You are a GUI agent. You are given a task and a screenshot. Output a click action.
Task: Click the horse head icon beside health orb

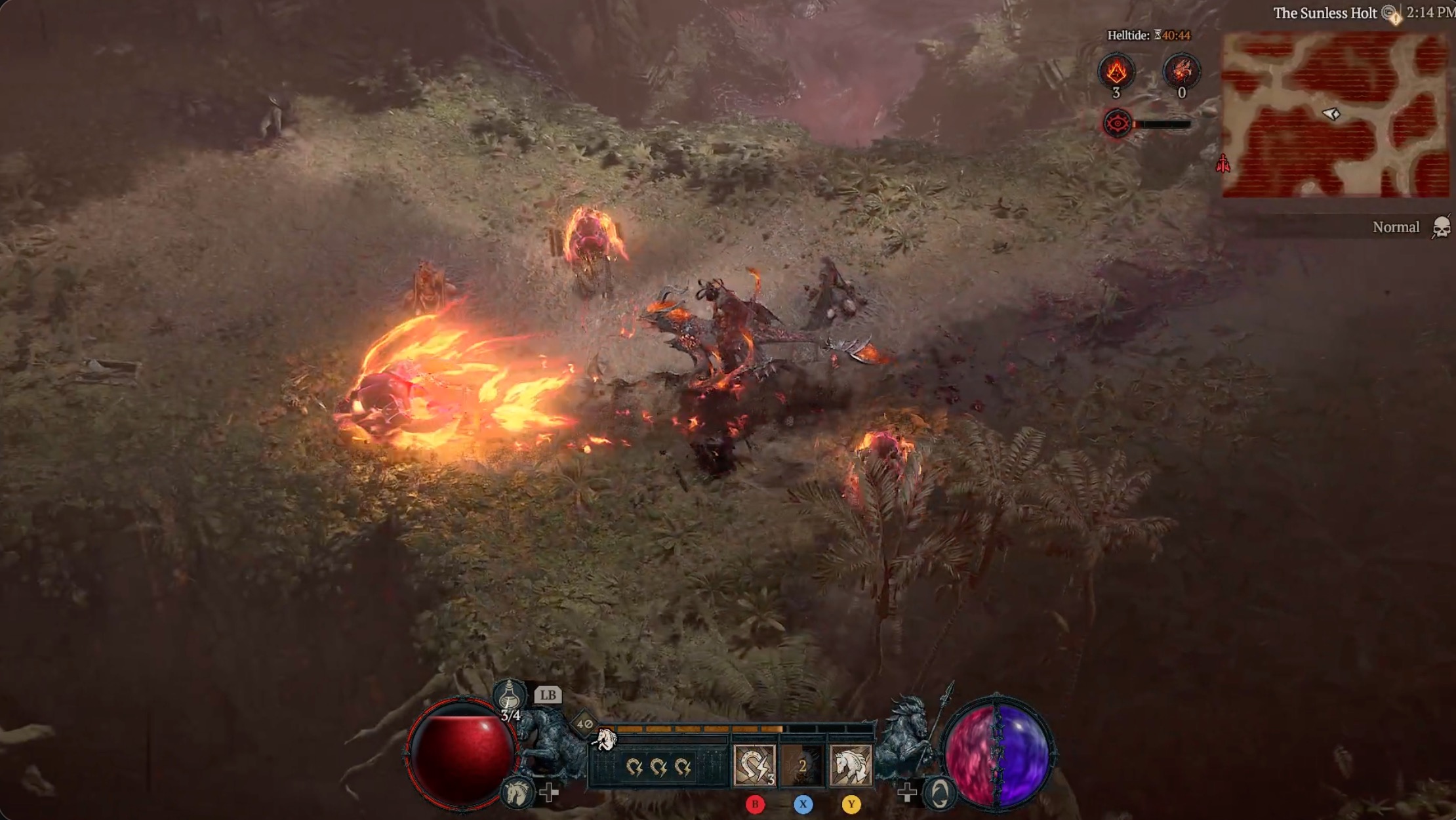(x=517, y=792)
